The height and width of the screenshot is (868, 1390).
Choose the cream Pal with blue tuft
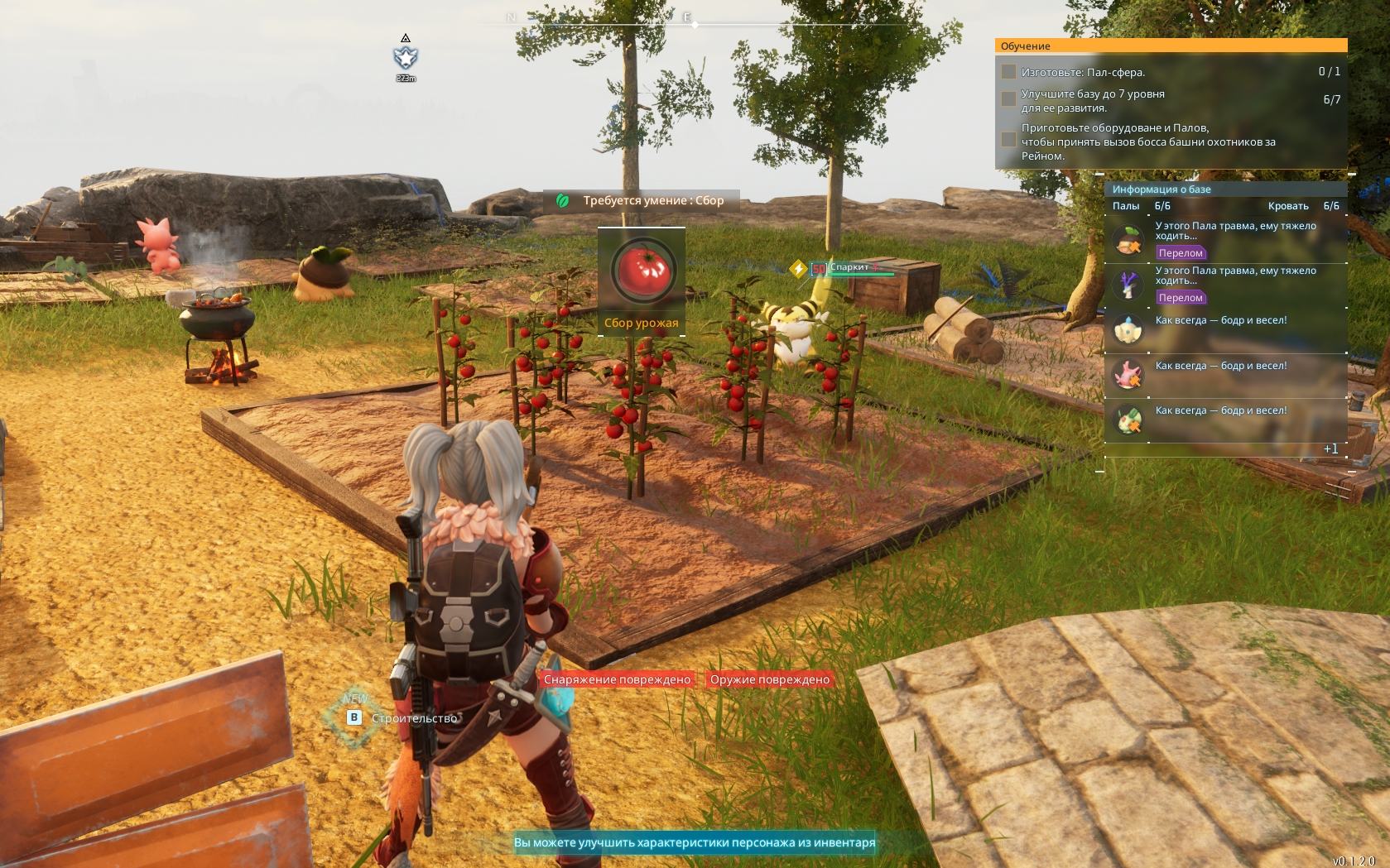pos(1128,329)
